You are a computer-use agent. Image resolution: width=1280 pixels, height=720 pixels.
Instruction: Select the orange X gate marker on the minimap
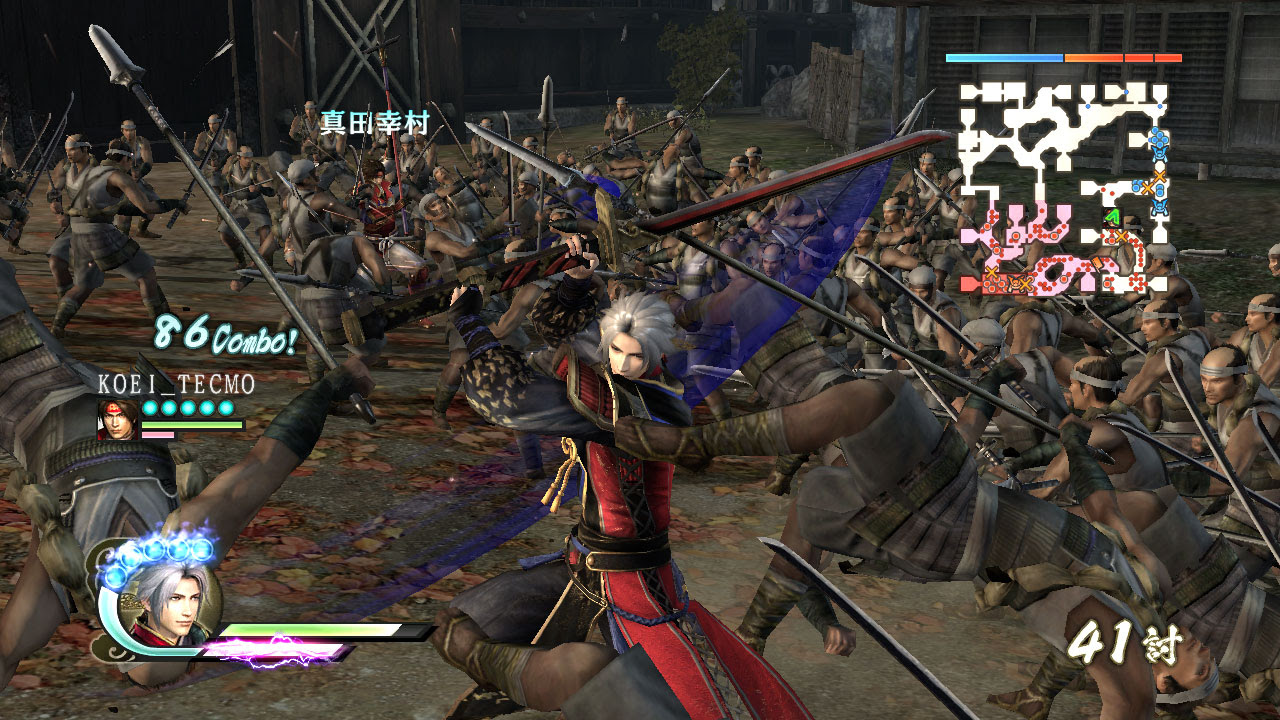point(1158,176)
